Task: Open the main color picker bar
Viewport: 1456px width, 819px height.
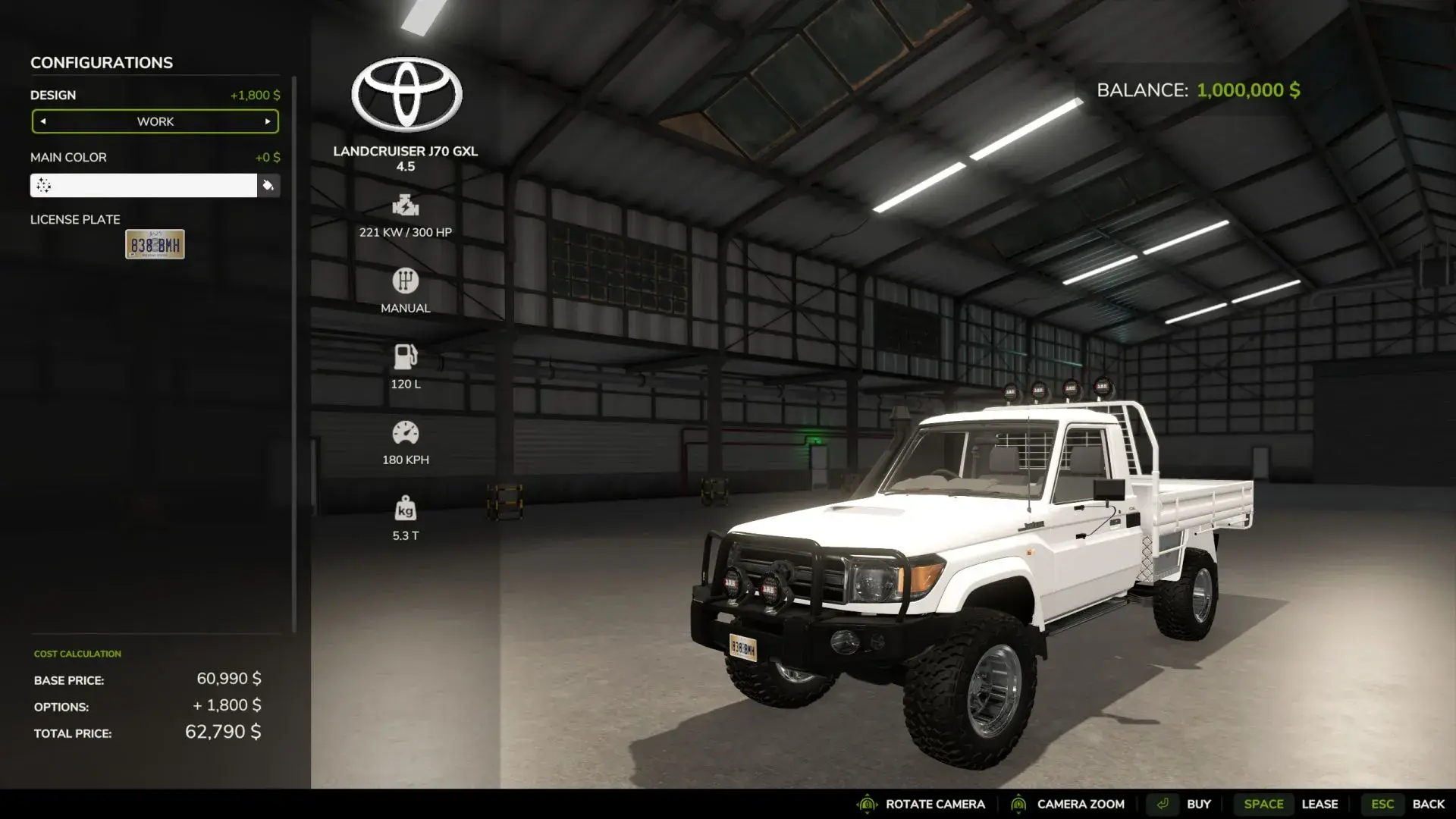Action: click(143, 186)
